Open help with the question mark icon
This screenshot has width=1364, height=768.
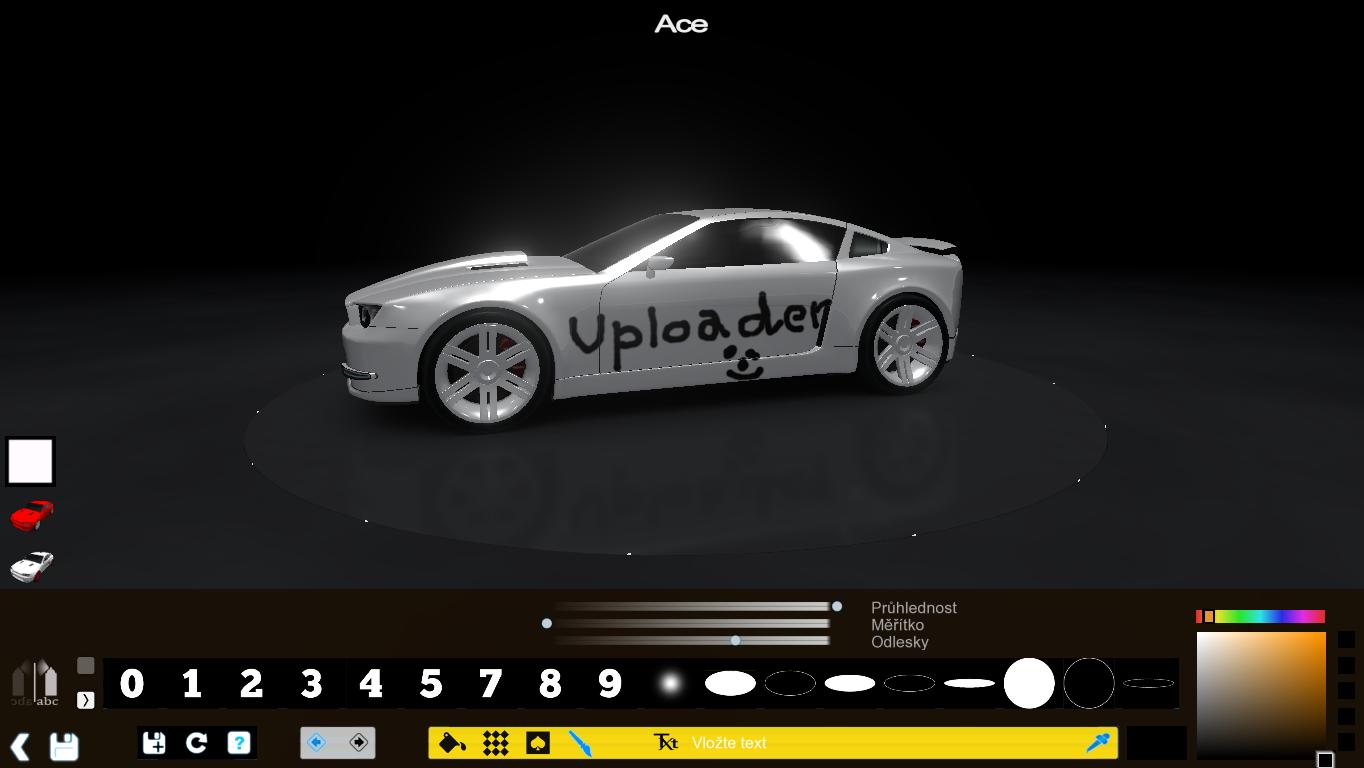tap(238, 743)
